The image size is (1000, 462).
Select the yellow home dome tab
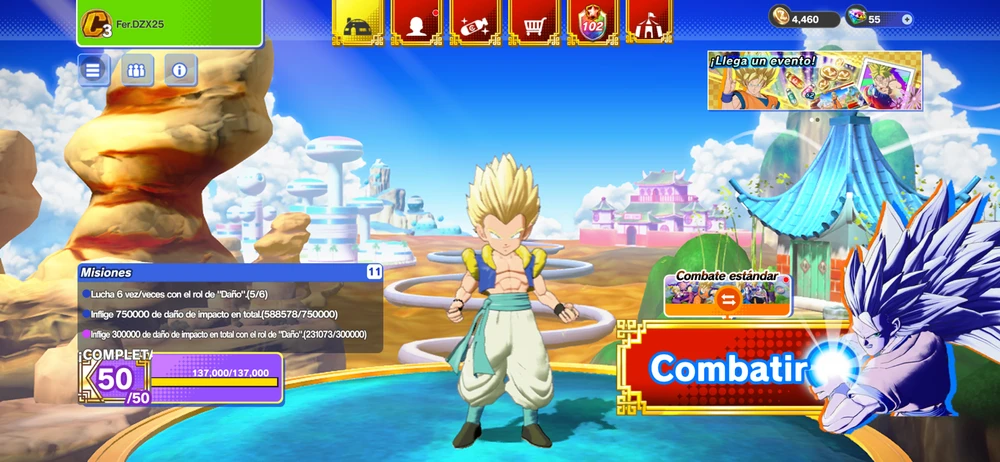point(358,22)
